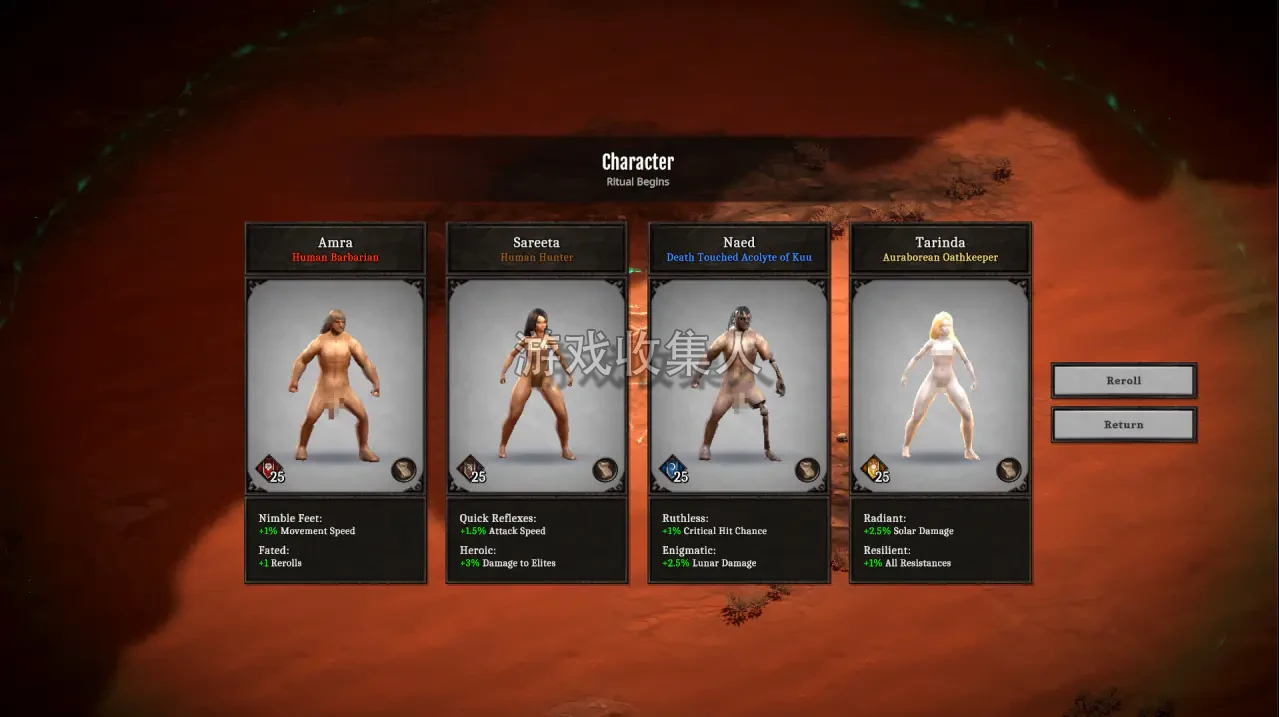
Task: Click Sareeta's brown class emblem
Action: pos(468,467)
